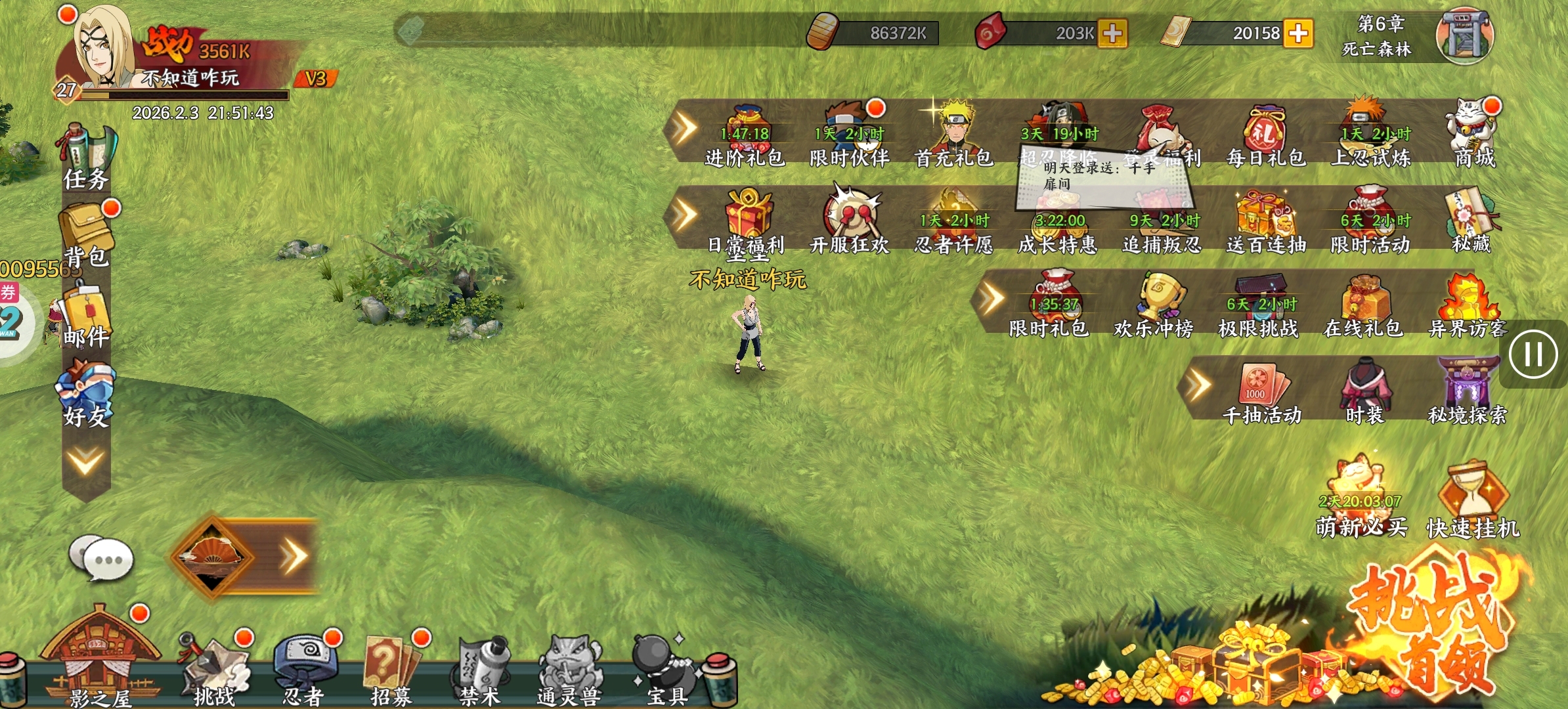
Task: Open the 任务 quest scroll menu
Action: pos(87,158)
